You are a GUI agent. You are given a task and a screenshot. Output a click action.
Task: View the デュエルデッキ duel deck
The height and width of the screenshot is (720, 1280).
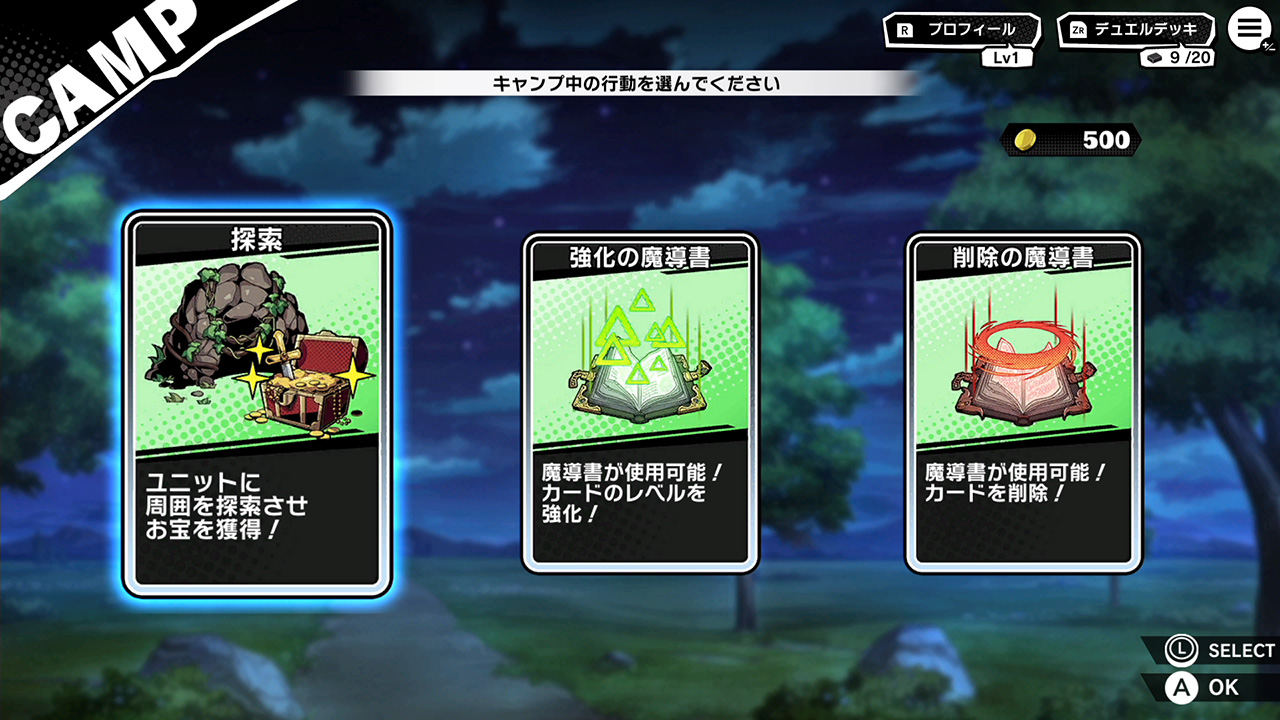coord(1136,30)
